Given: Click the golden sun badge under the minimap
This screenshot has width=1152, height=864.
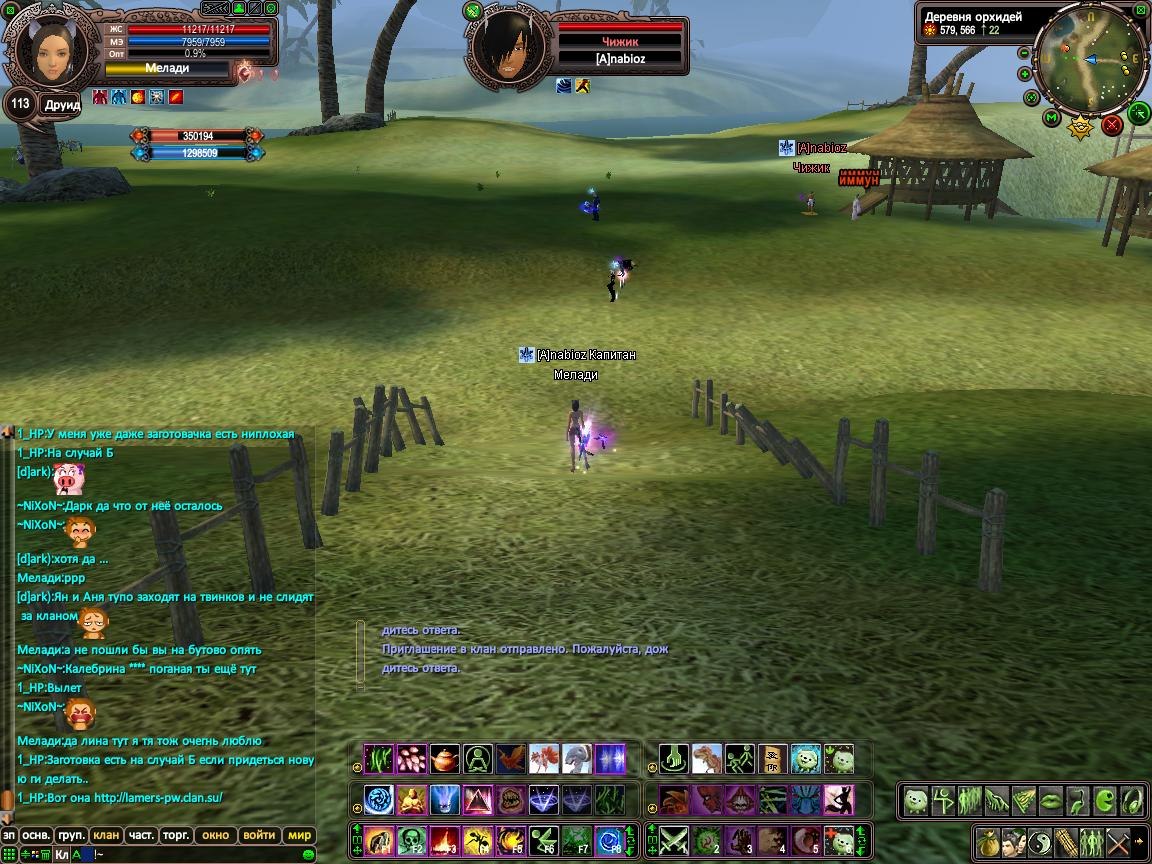Looking at the screenshot, I should [x=1081, y=127].
